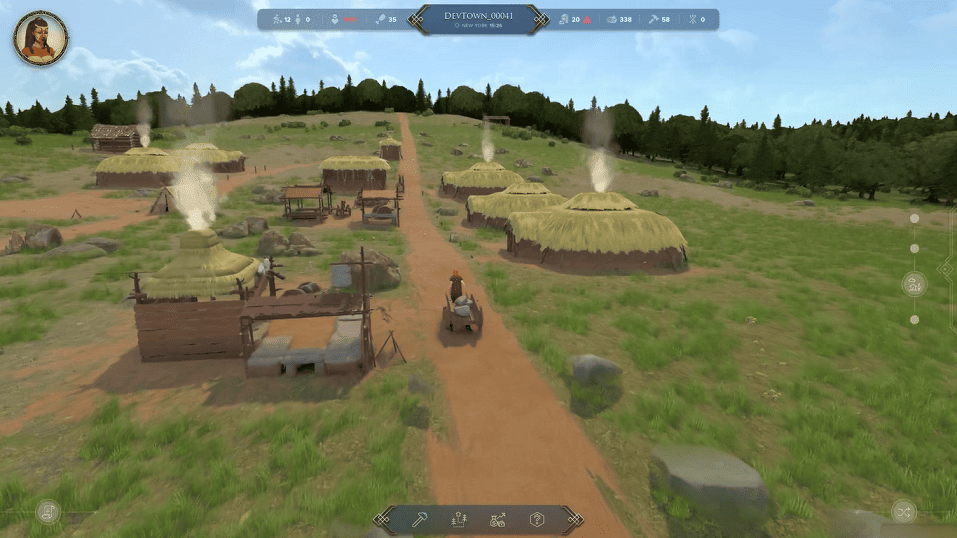Open the question mark help button
The image size is (957, 538).
click(x=537, y=519)
